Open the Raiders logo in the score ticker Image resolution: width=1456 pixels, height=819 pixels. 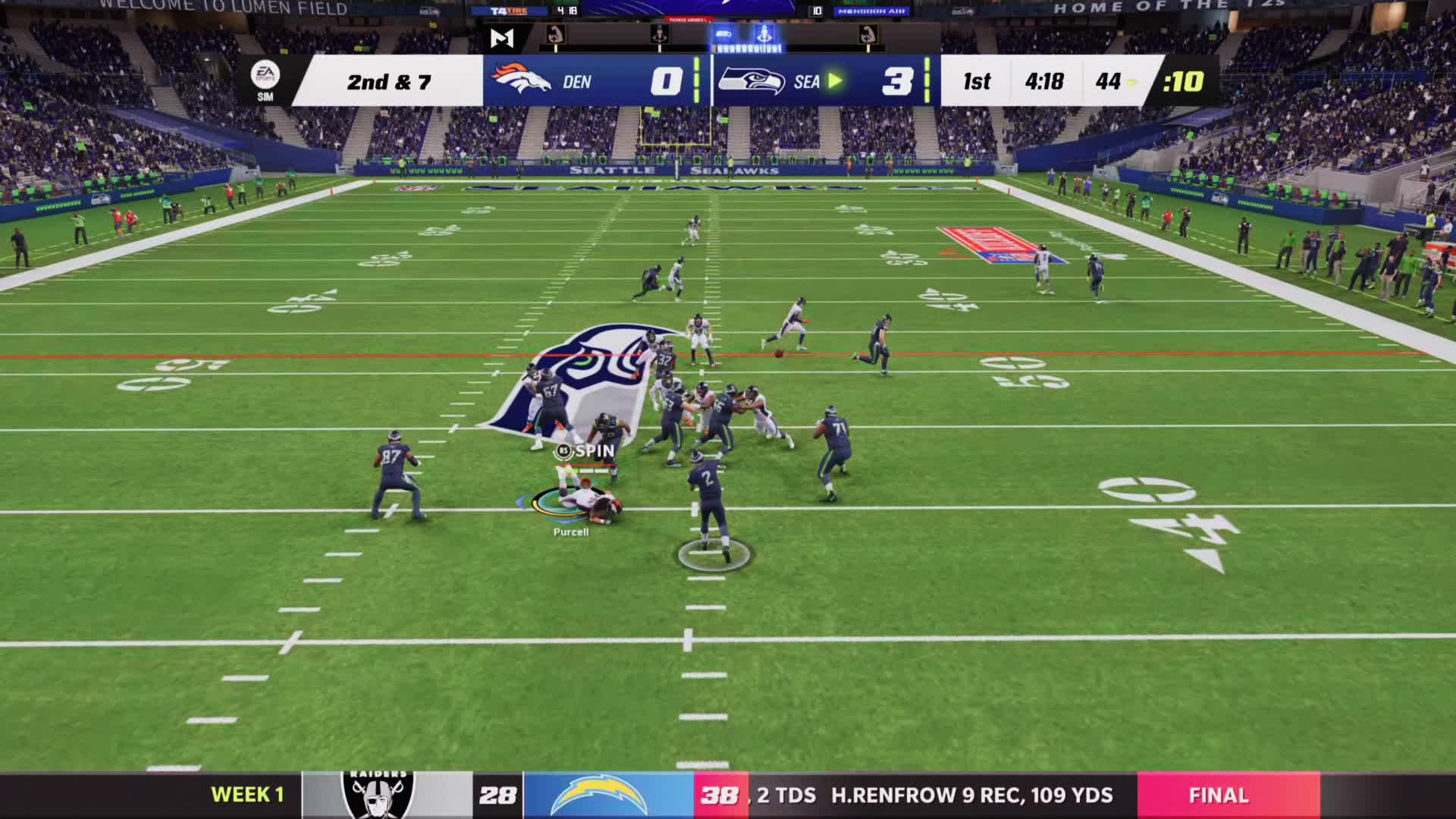(378, 795)
